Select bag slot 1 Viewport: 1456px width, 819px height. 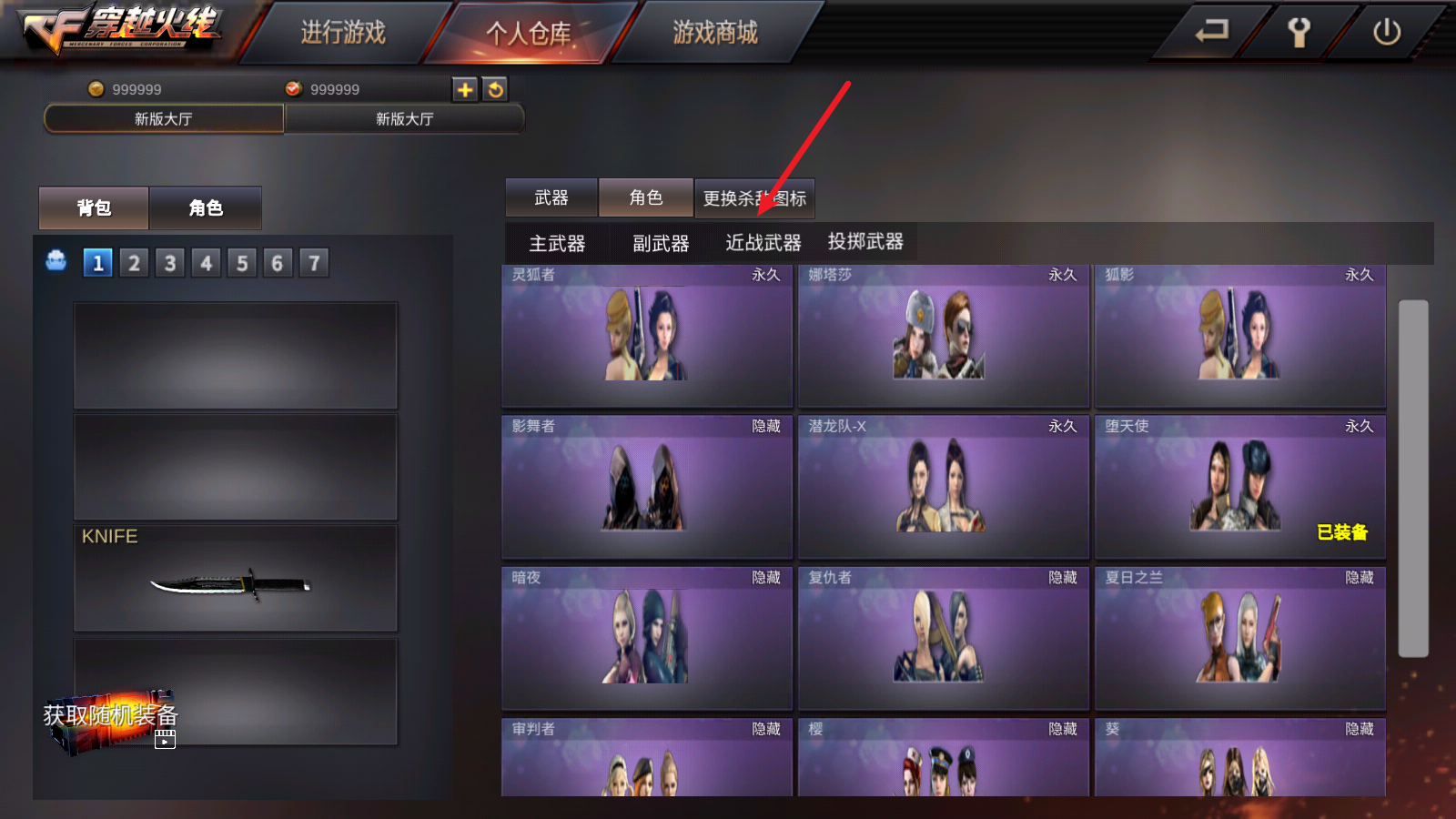97,262
